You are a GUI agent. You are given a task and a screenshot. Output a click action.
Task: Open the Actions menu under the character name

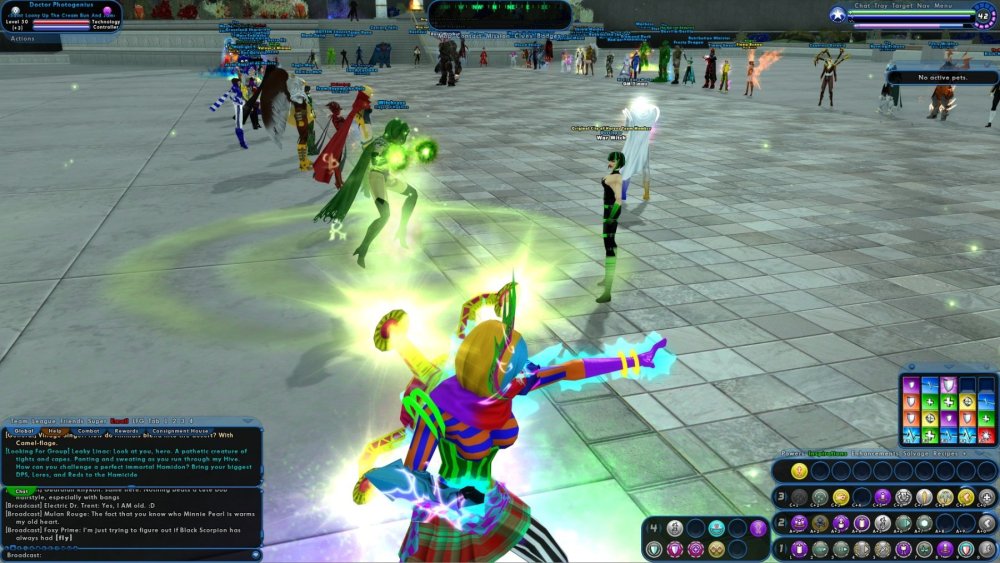point(22,38)
